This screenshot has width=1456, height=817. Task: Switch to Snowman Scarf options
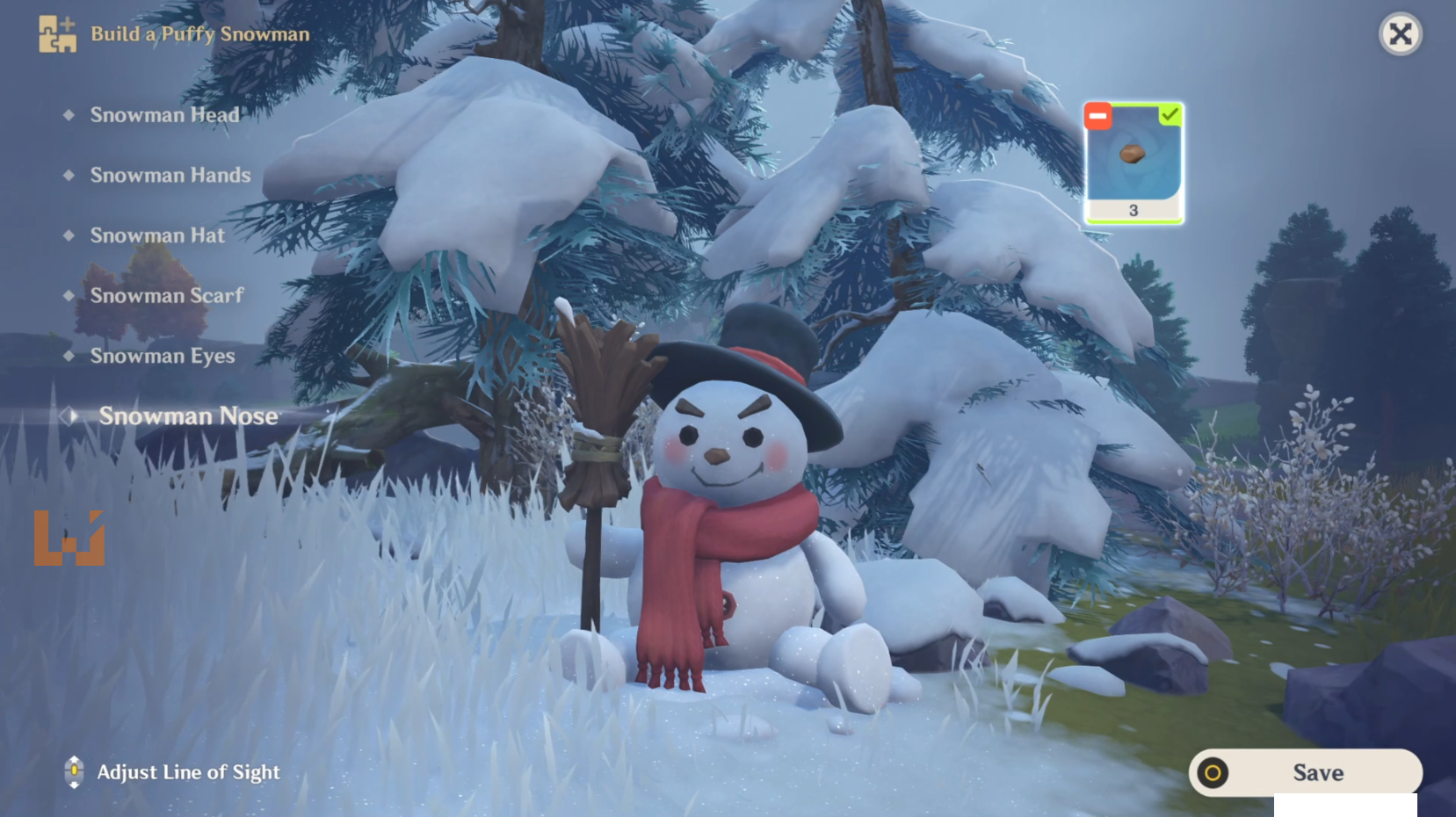click(x=167, y=296)
